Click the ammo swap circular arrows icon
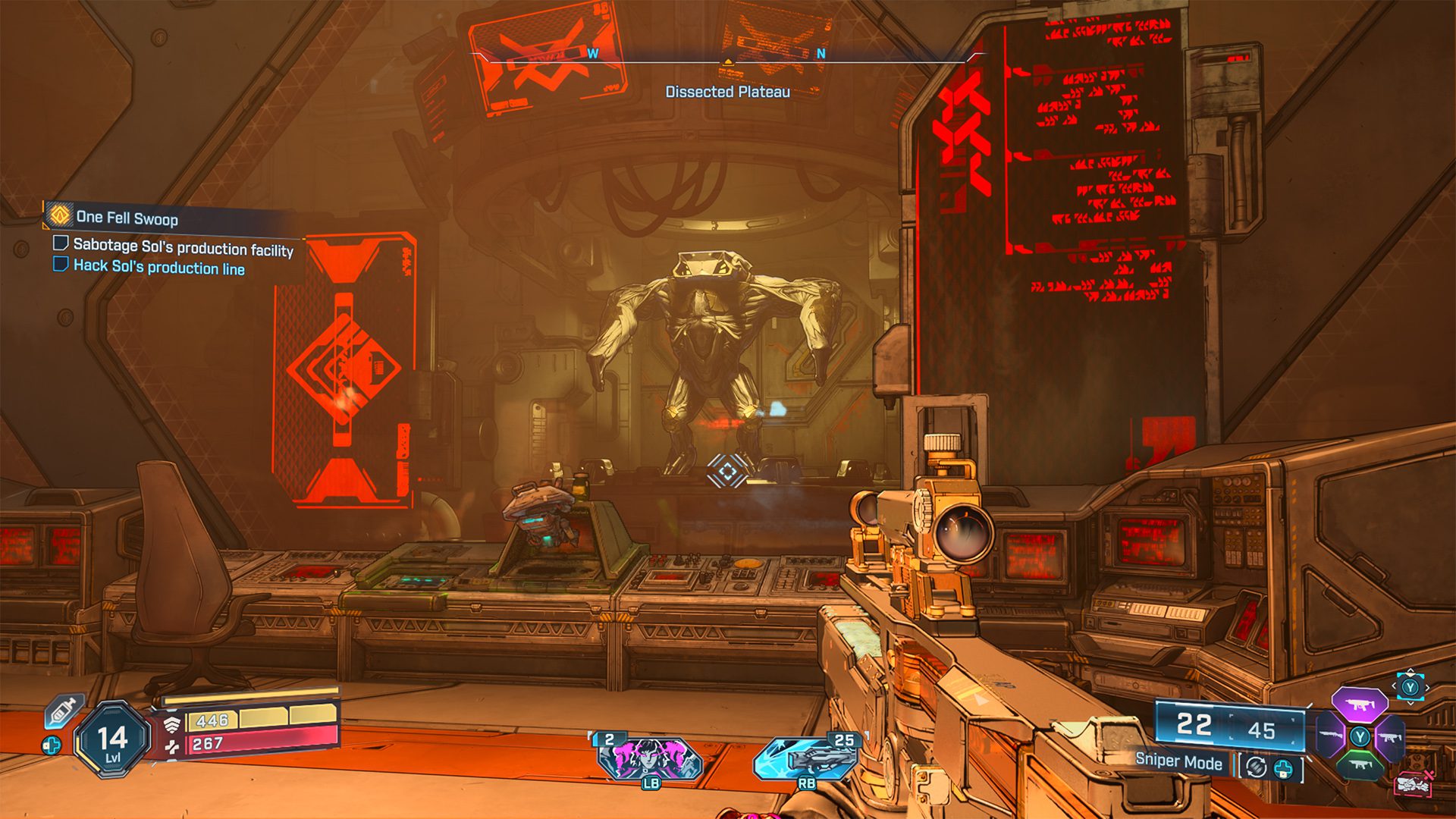This screenshot has height=819, width=1456. (1256, 767)
